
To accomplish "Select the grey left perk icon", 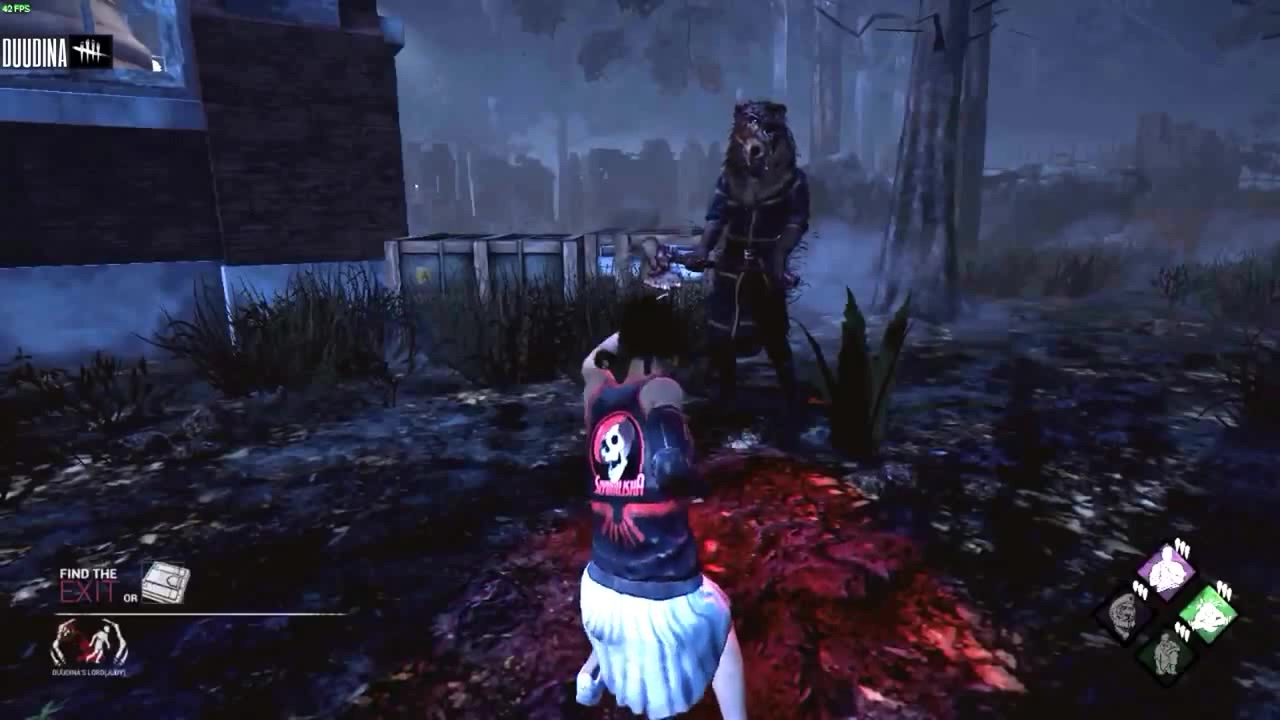I will [x=1122, y=614].
